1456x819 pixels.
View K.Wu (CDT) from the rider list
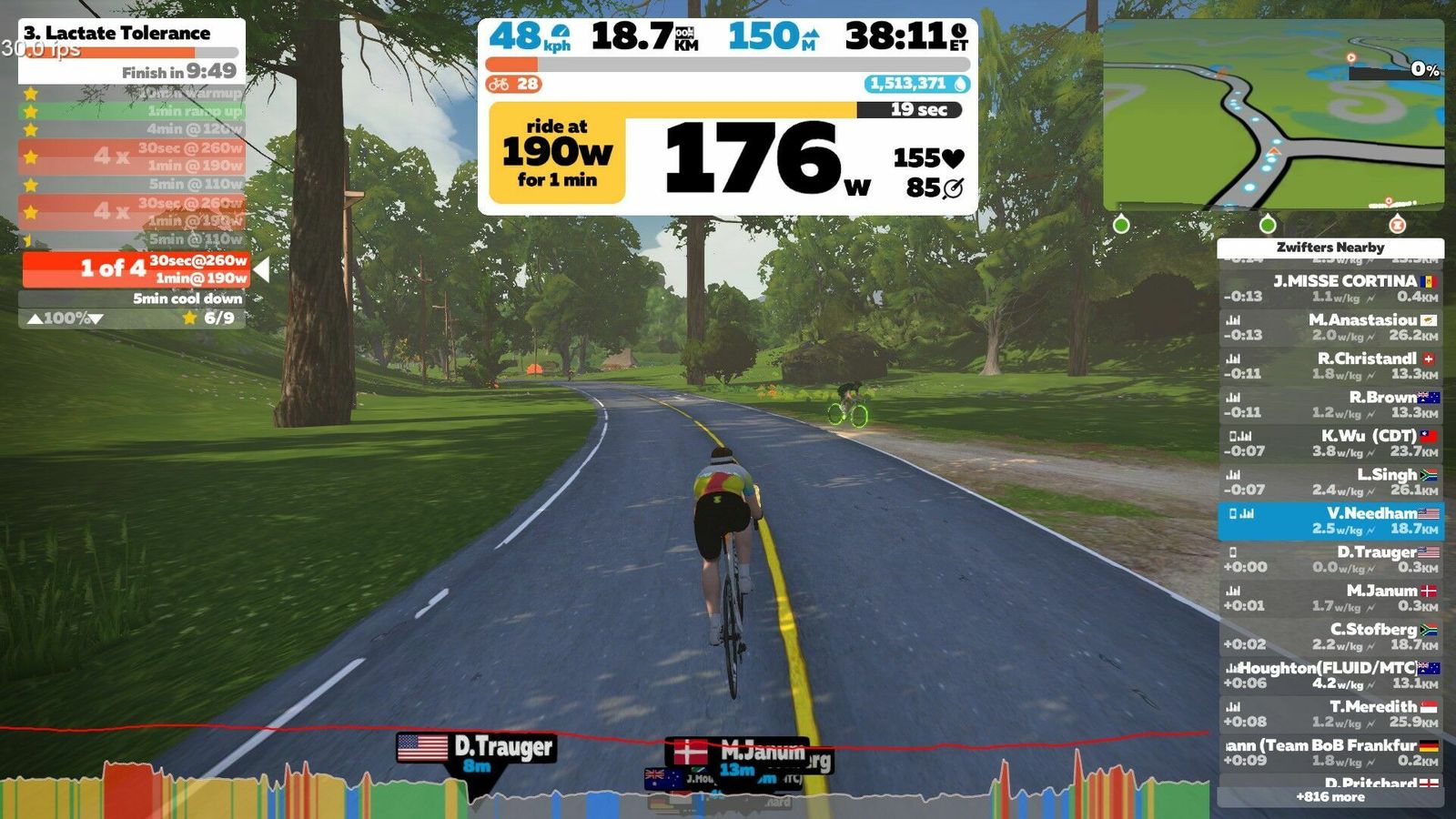(x=1330, y=443)
